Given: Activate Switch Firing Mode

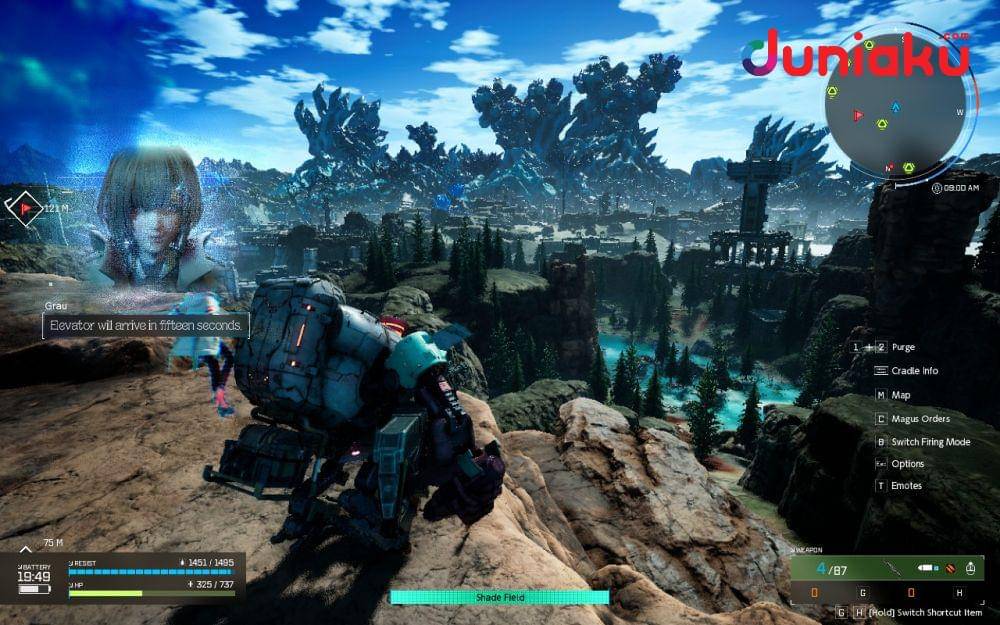Looking at the screenshot, I should click(x=930, y=442).
